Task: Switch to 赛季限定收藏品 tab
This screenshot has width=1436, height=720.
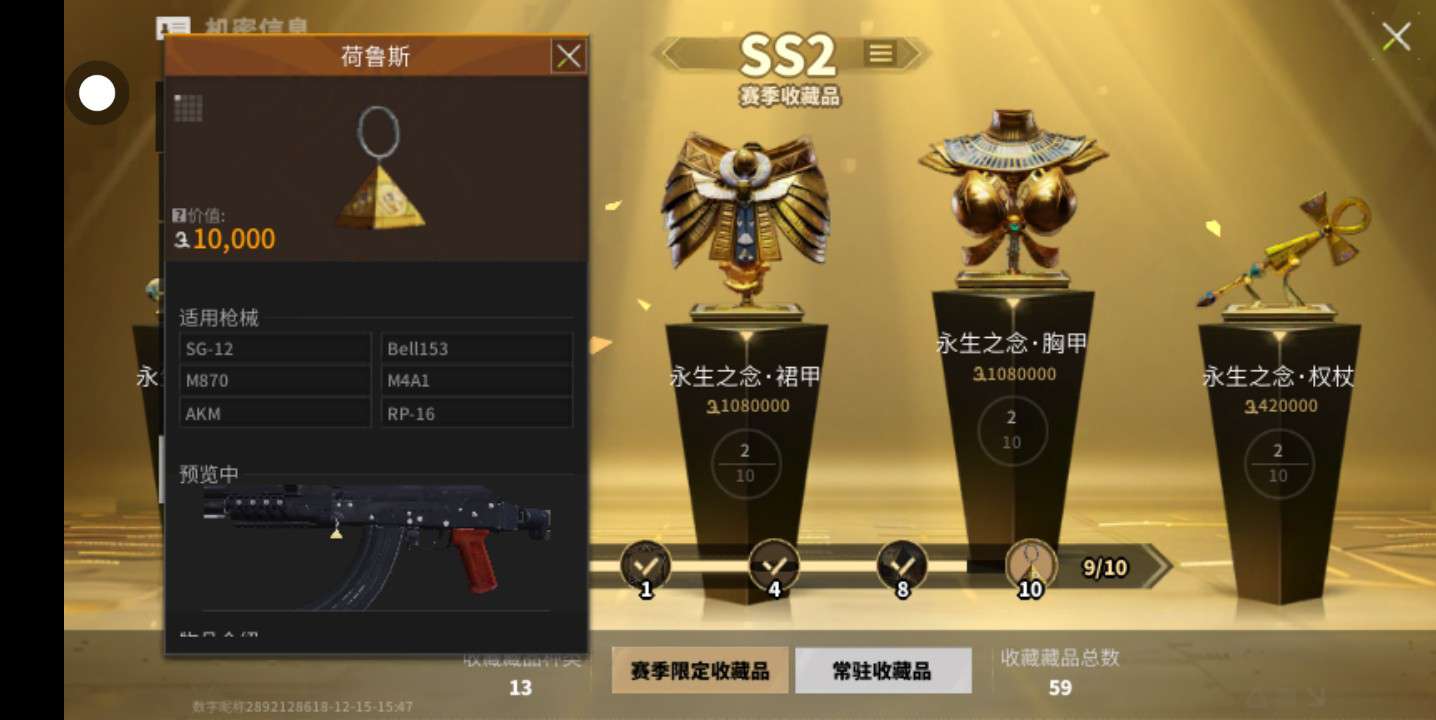Action: pos(700,670)
